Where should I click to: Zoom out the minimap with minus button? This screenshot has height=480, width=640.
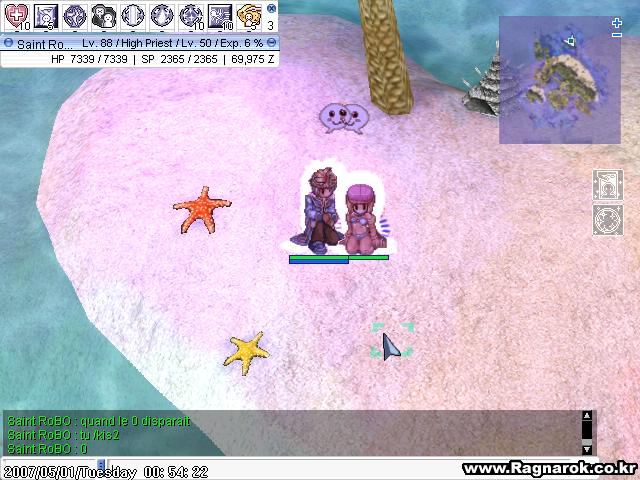click(x=617, y=36)
